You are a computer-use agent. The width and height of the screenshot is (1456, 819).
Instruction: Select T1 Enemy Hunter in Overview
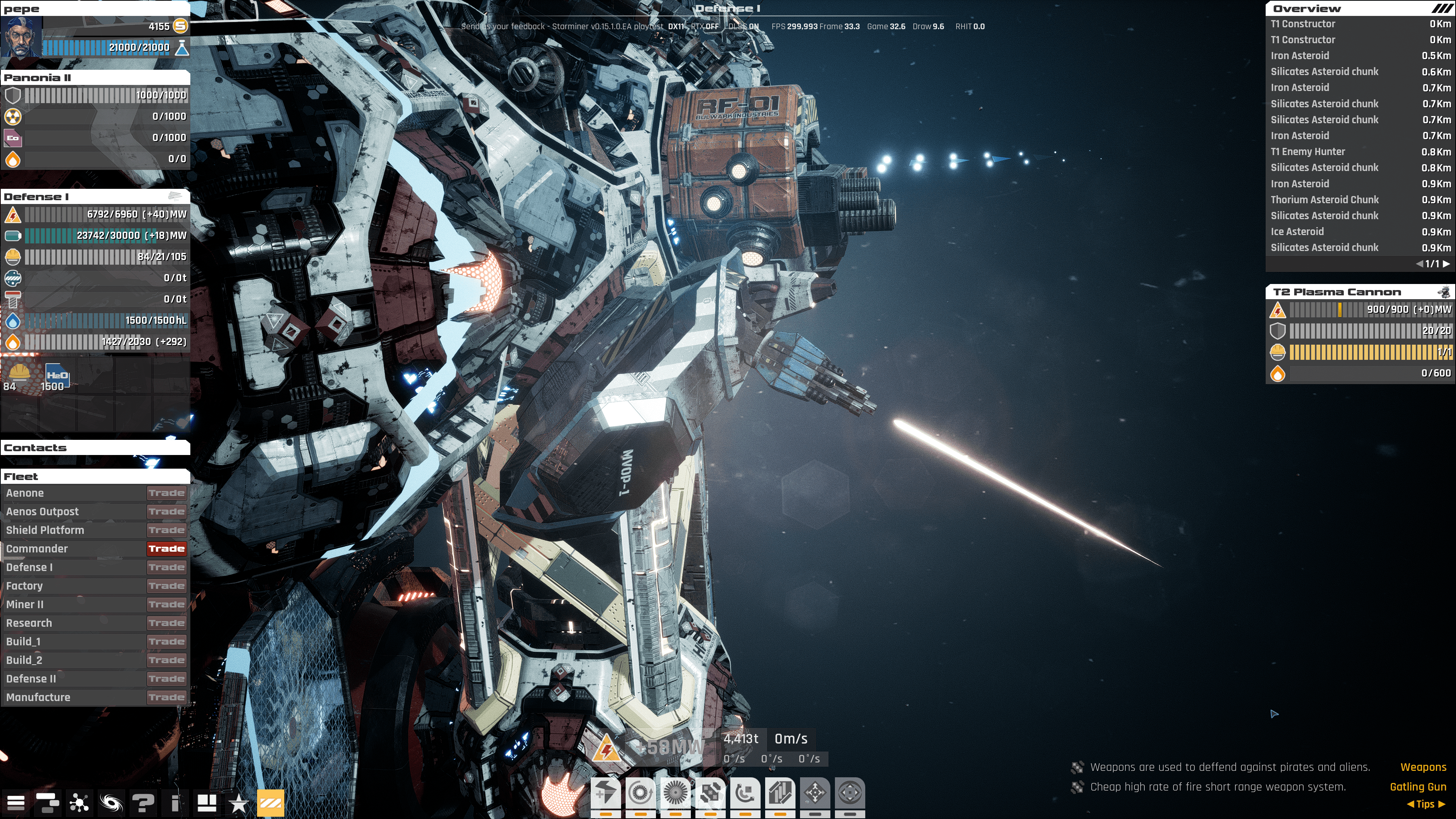(1308, 152)
